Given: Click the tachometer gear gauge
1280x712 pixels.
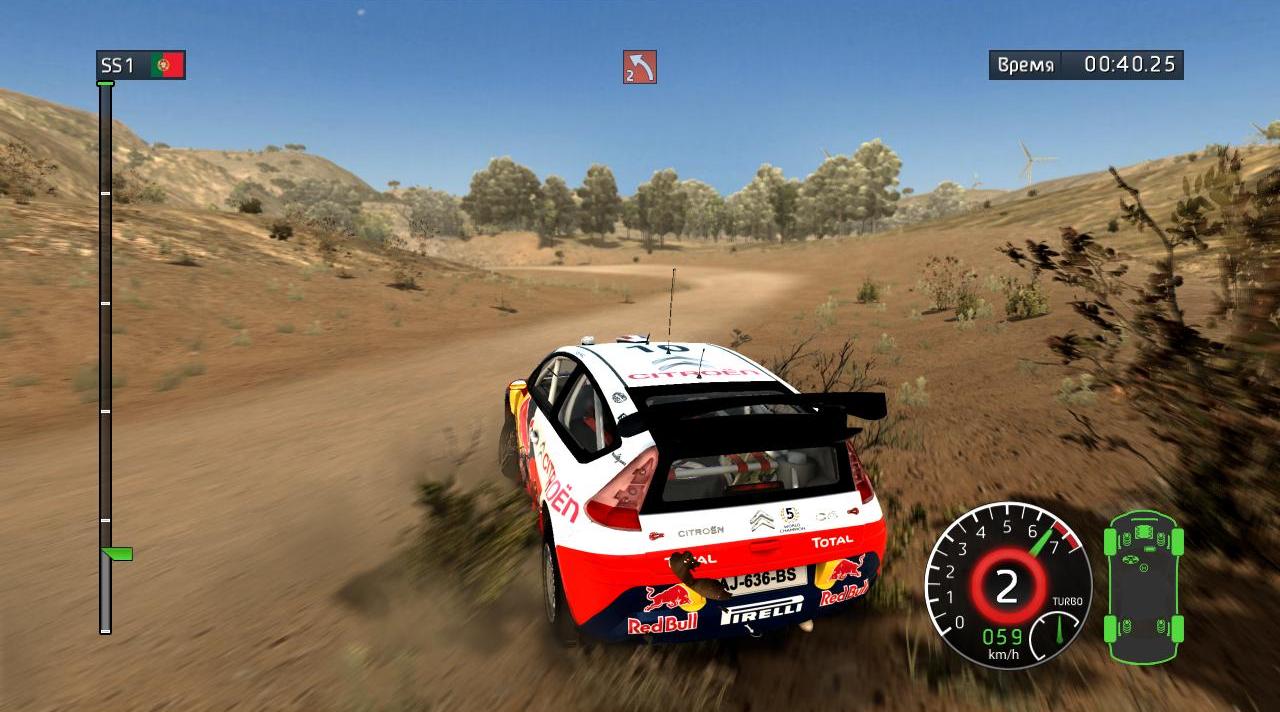Looking at the screenshot, I should pyautogui.click(x=1007, y=585).
